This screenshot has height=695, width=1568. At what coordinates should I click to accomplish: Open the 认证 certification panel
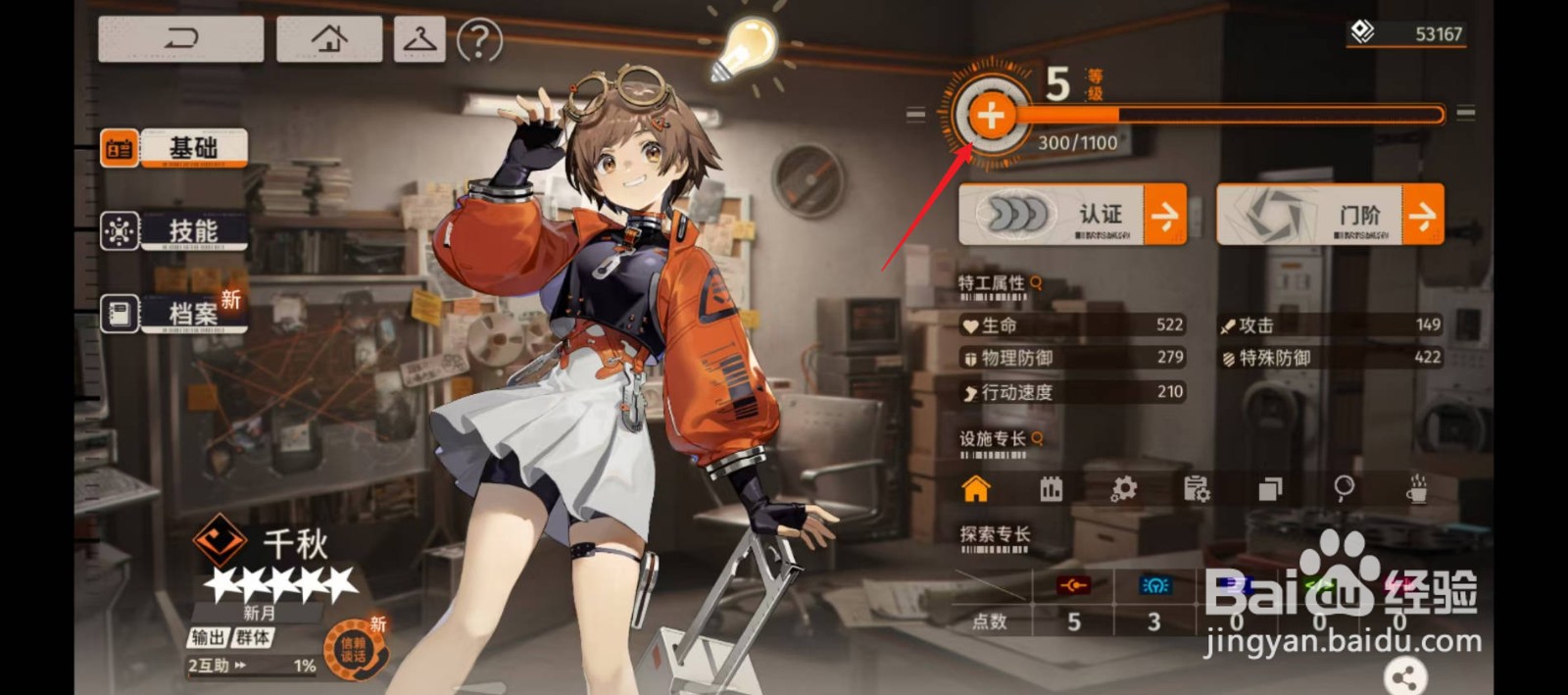point(1072,214)
